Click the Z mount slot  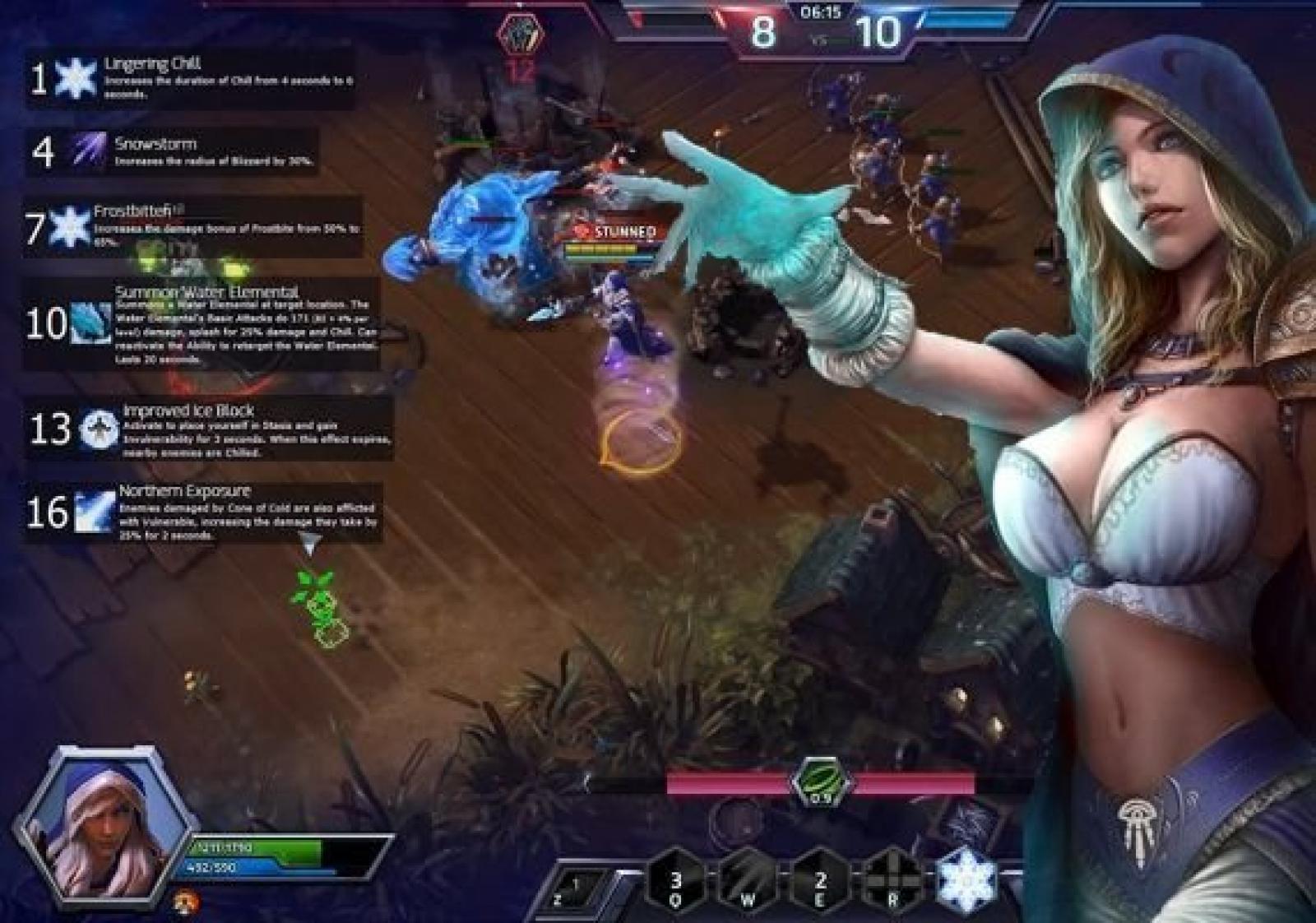point(578,890)
